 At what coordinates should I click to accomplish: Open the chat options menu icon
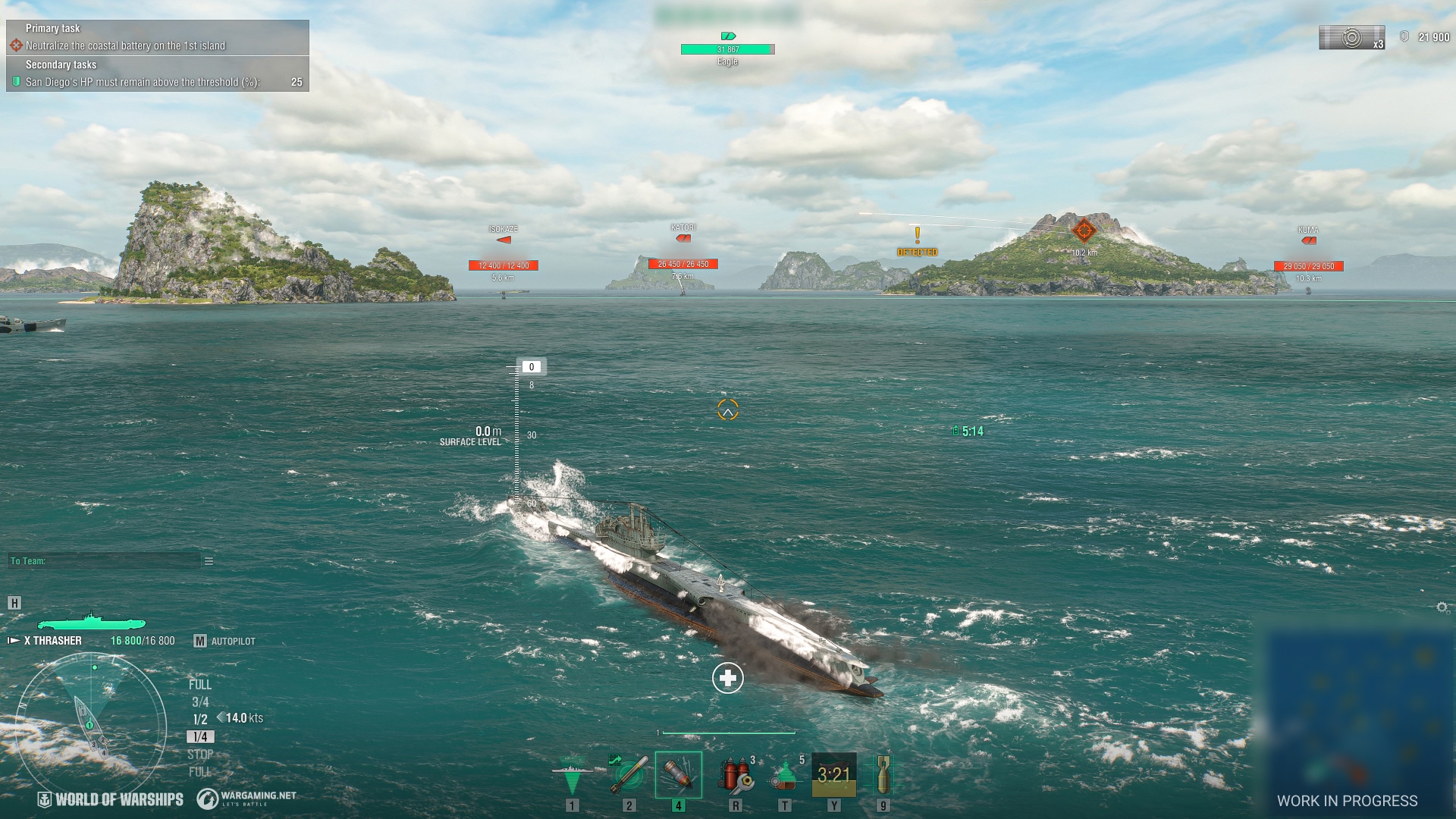[209, 561]
